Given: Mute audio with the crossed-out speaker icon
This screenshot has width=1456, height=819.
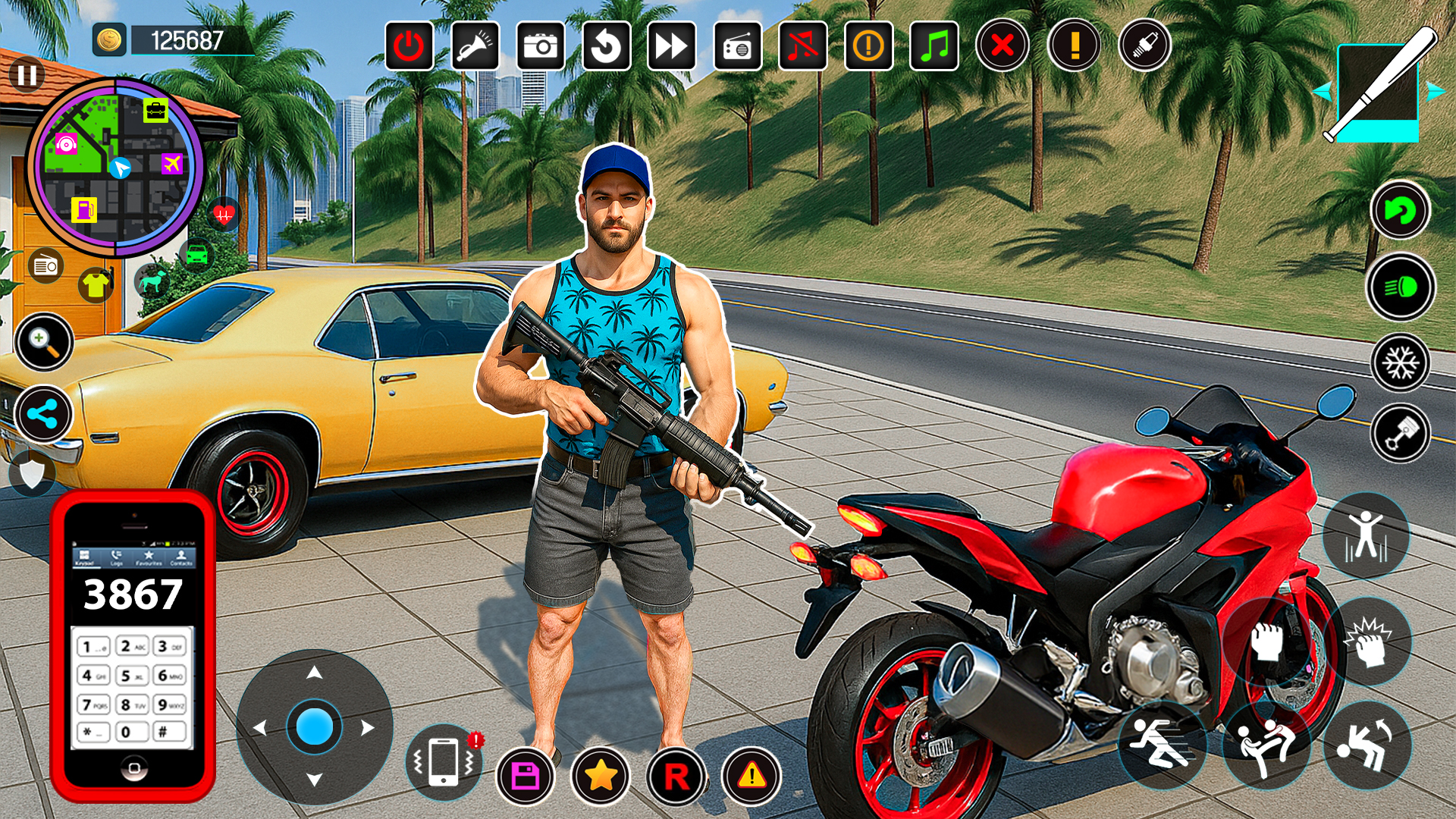Looking at the screenshot, I should [x=802, y=44].
